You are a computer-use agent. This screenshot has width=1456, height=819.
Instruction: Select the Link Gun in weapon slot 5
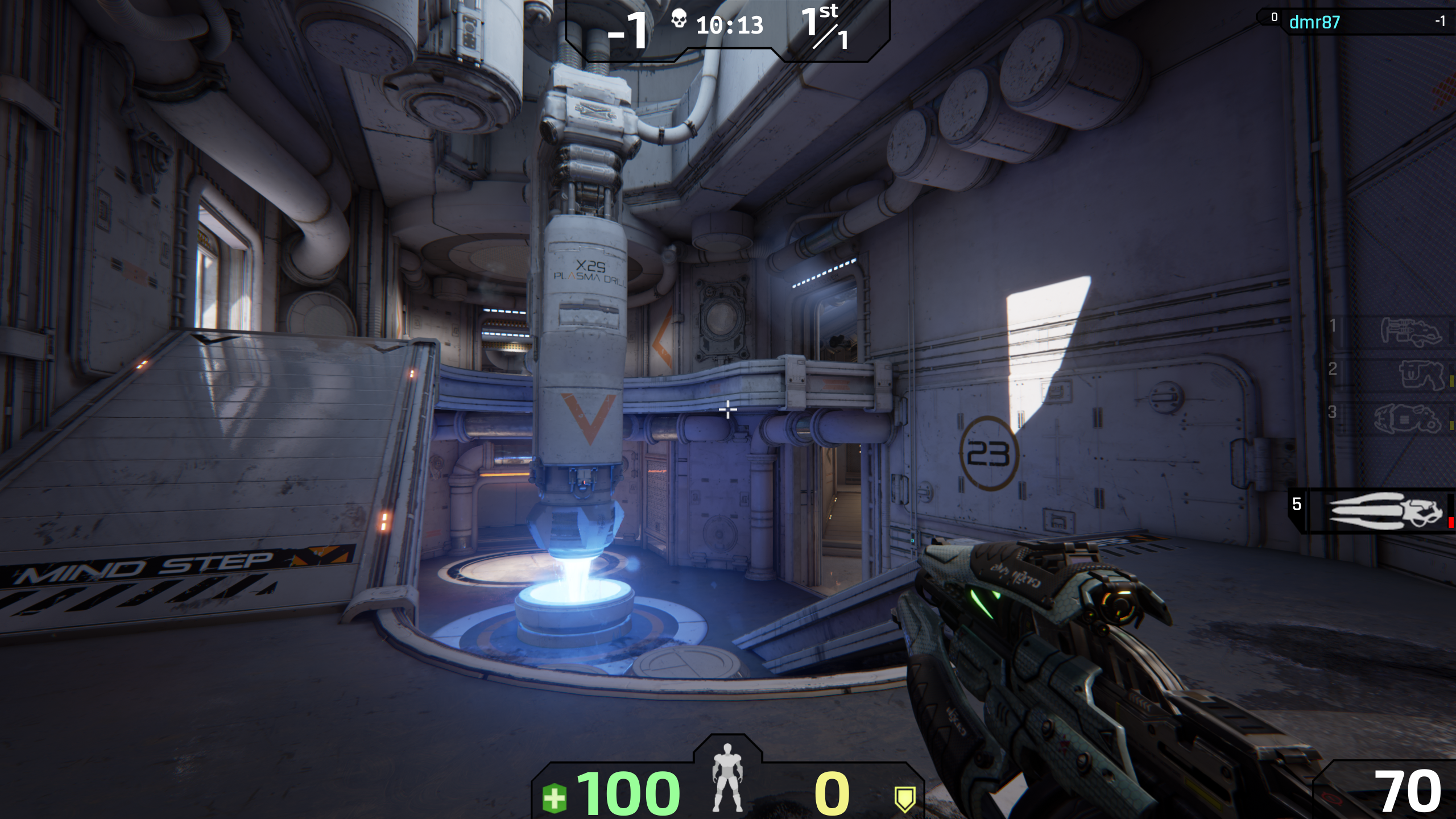point(1385,511)
